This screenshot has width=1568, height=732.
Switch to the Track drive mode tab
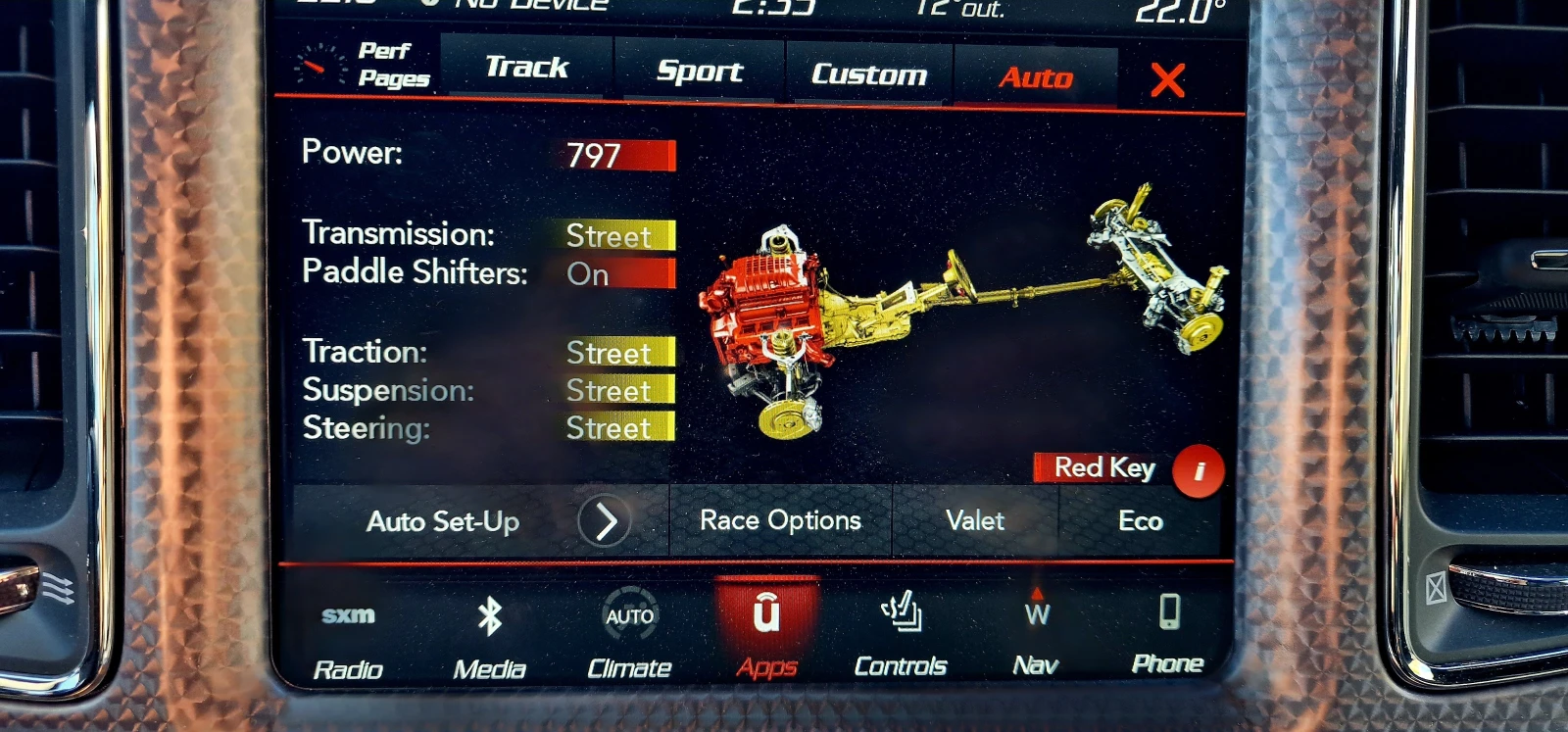coord(526,67)
